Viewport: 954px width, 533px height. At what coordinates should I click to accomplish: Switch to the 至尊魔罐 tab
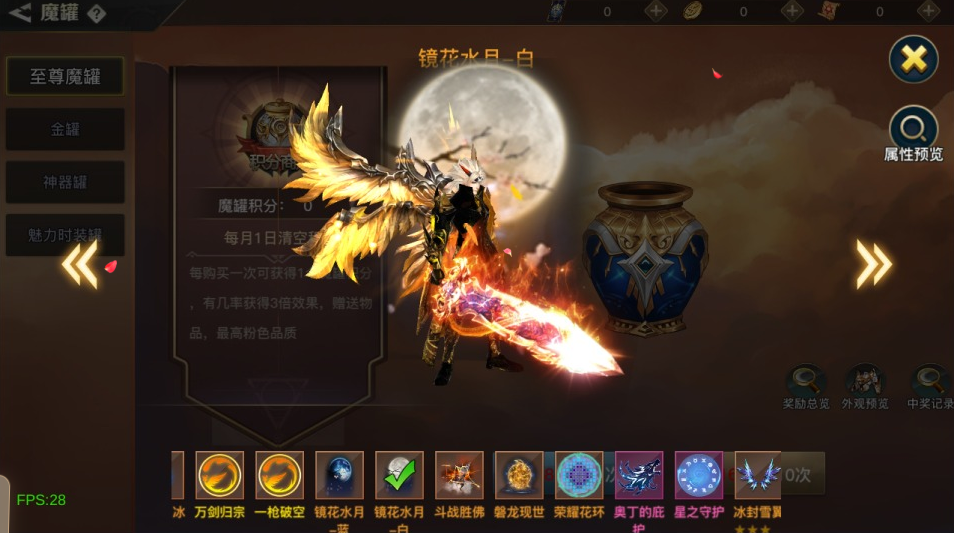point(65,76)
